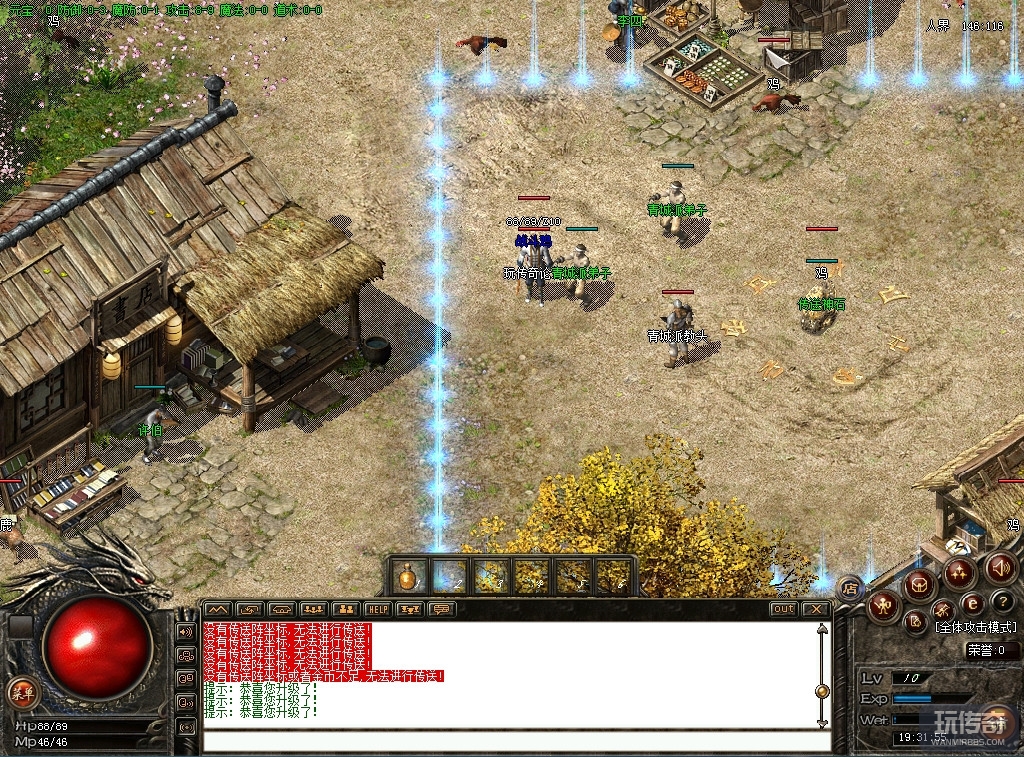Select the potion bottle hotbar slot

[408, 576]
